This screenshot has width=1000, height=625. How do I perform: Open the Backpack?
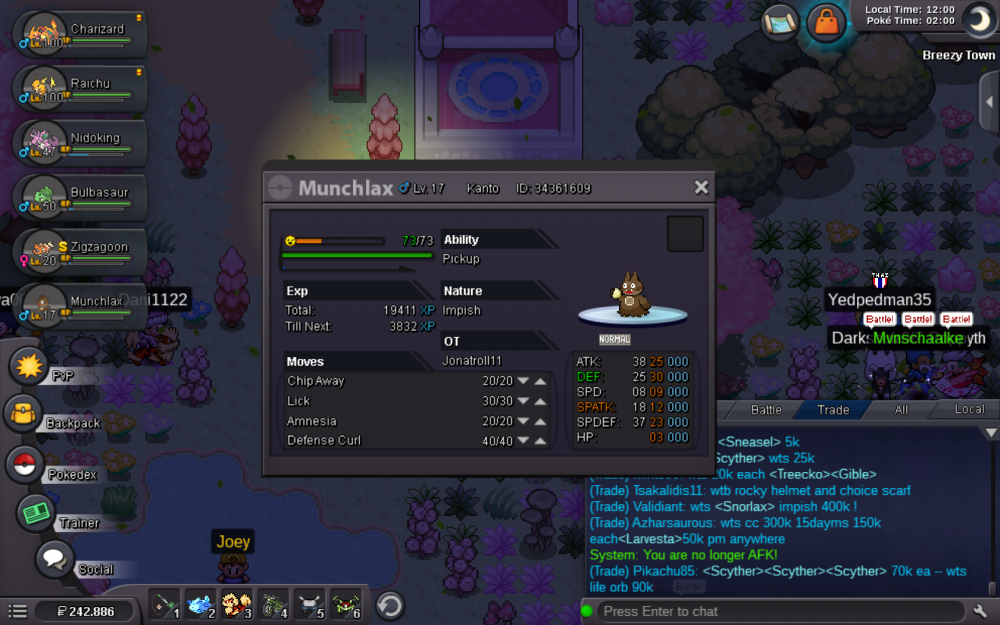coord(24,413)
